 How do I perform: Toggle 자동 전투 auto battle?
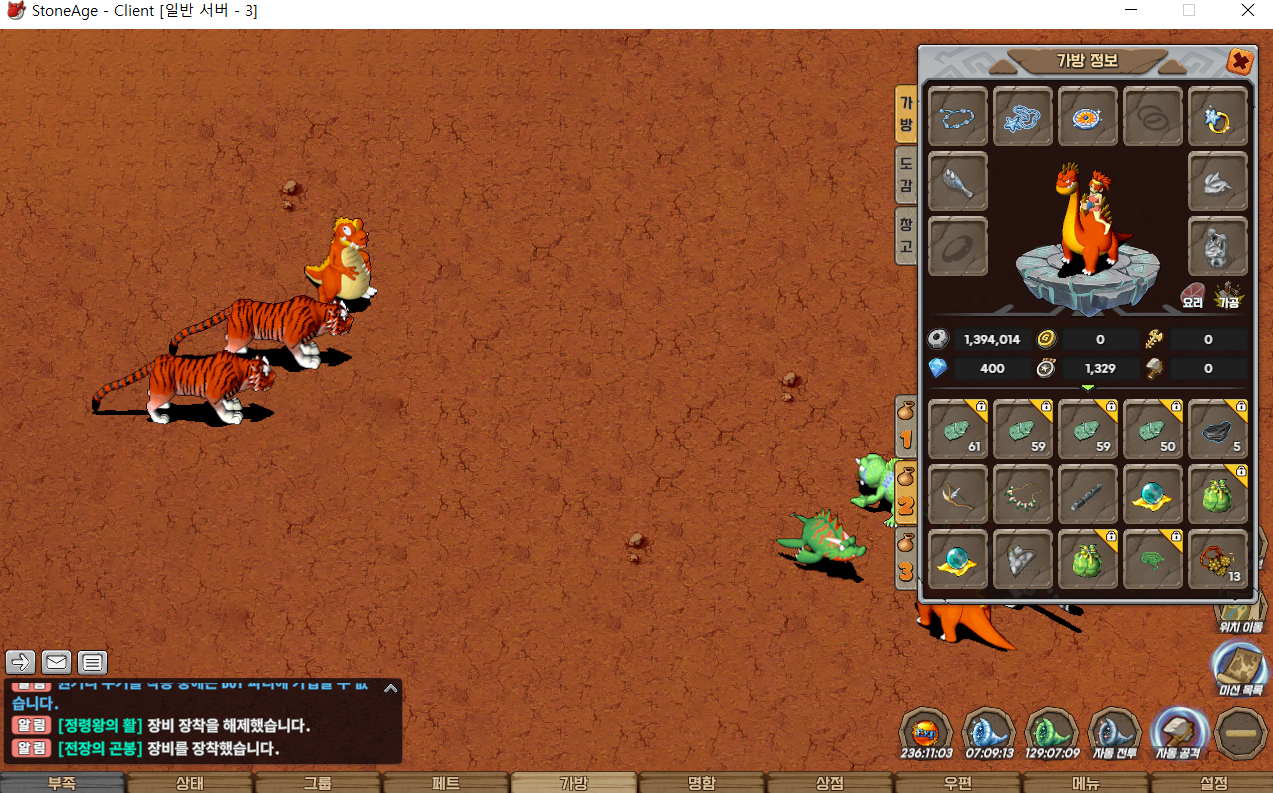[x=1115, y=733]
